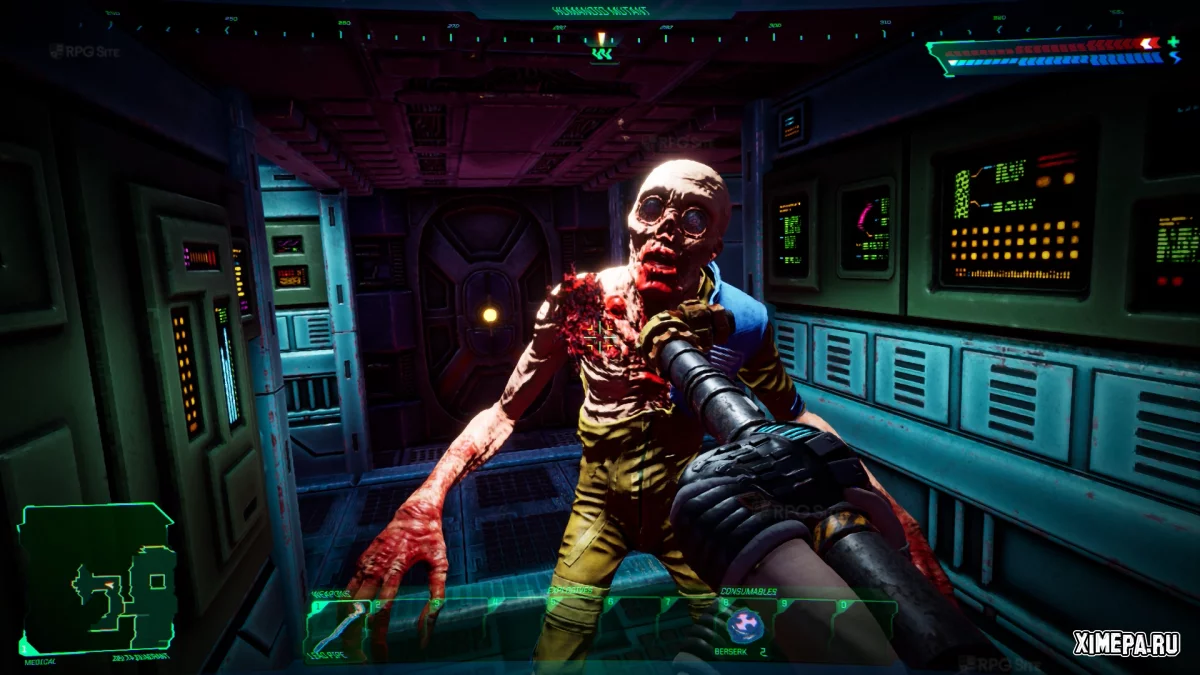Select the Lead Pipe weapon slot
1200x675 pixels.
pos(336,630)
